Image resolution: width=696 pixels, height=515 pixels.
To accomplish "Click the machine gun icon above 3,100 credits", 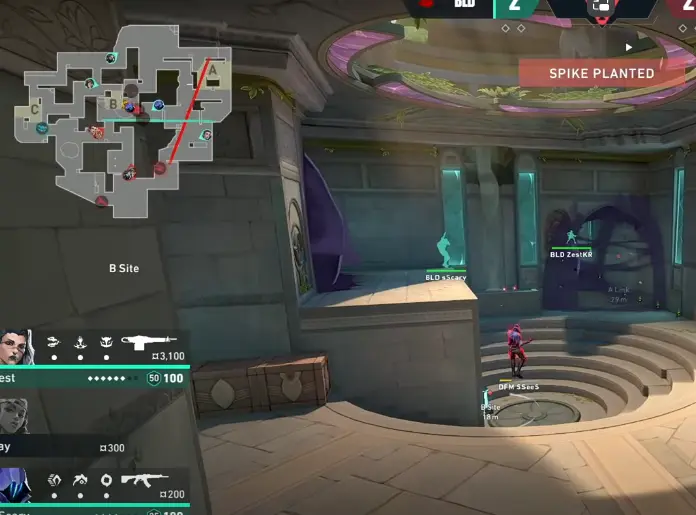I will [x=149, y=340].
